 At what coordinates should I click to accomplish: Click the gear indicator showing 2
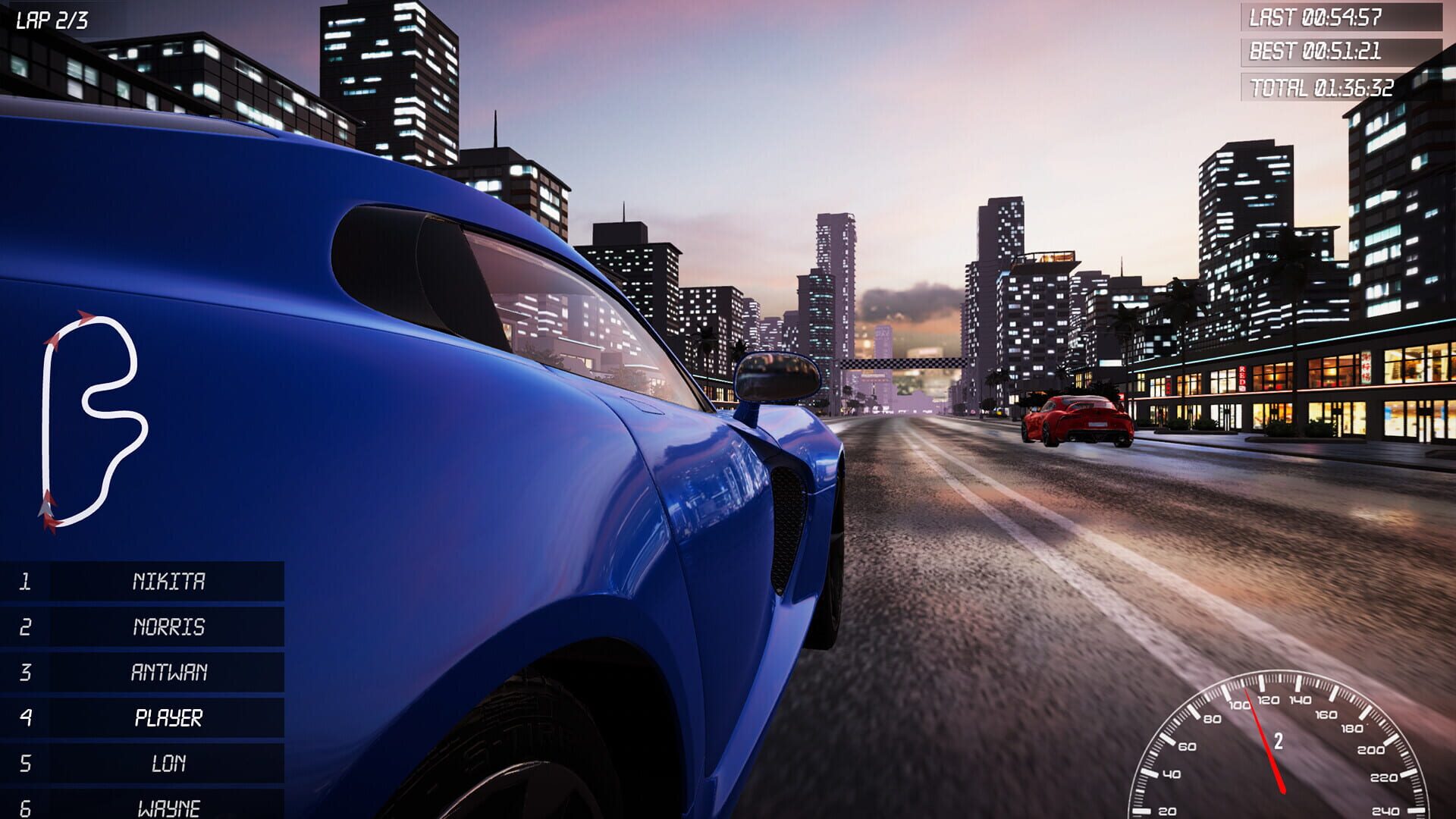tap(1279, 741)
